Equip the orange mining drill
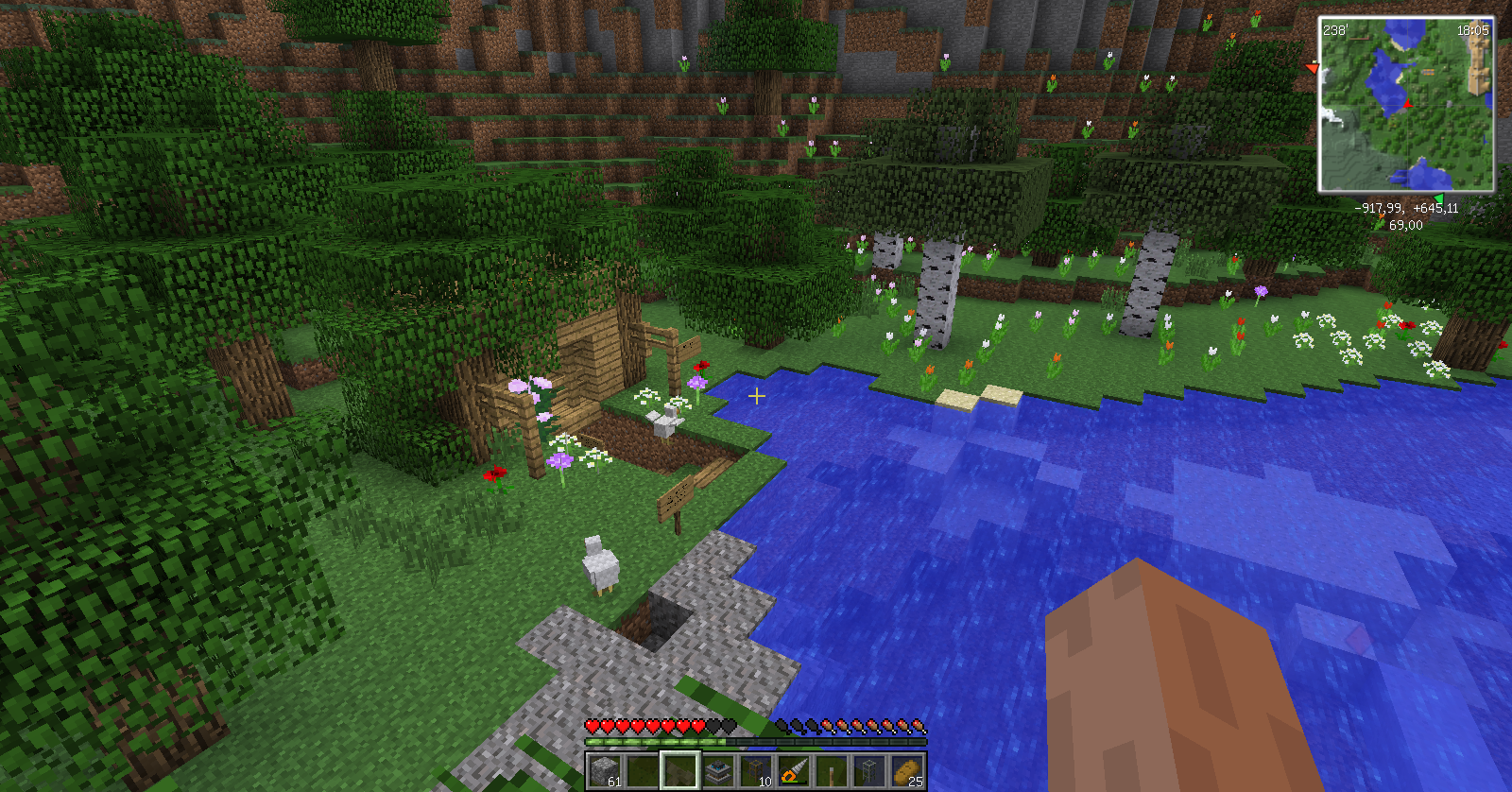Image resolution: width=1512 pixels, height=792 pixels. click(x=794, y=770)
